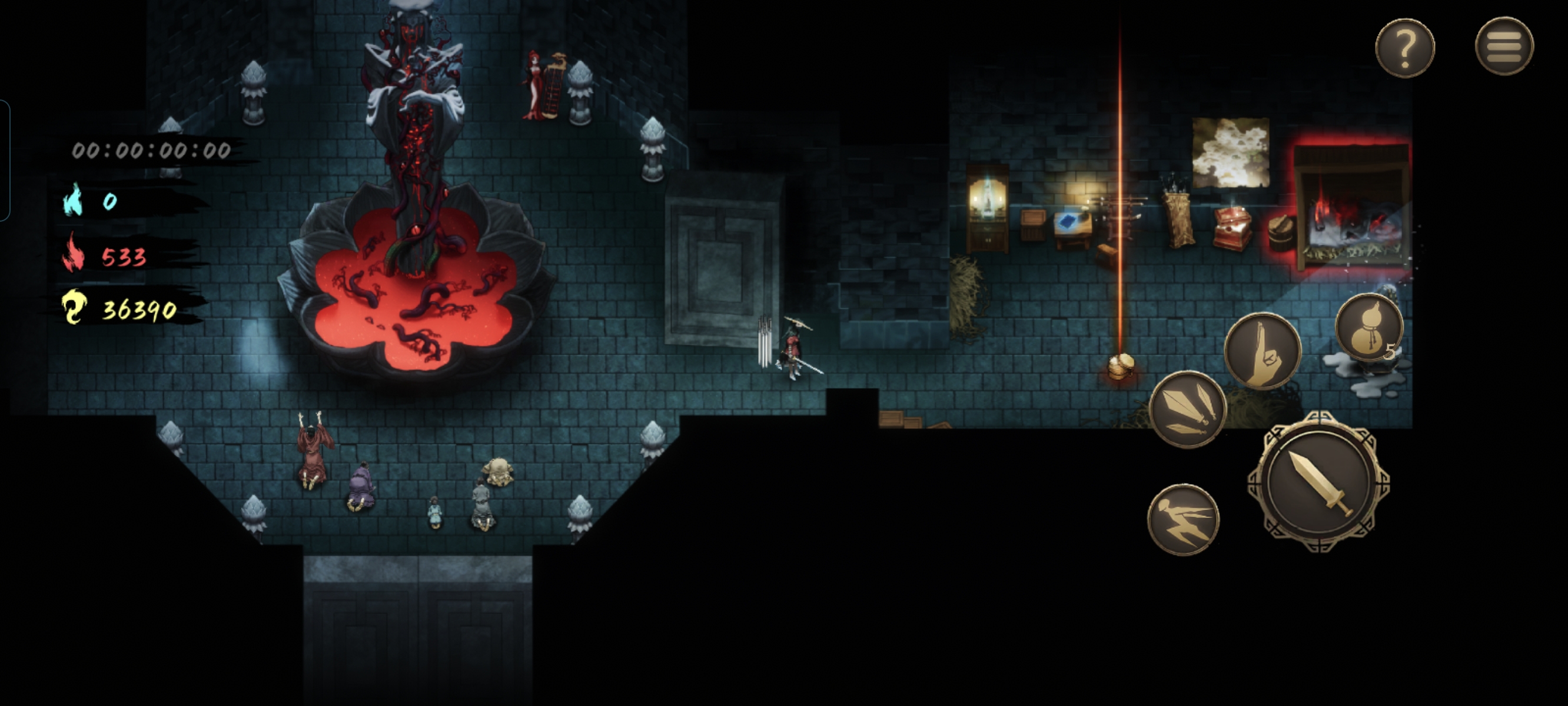Drink from the gourd potion
1568x706 pixels.
(x=1368, y=328)
